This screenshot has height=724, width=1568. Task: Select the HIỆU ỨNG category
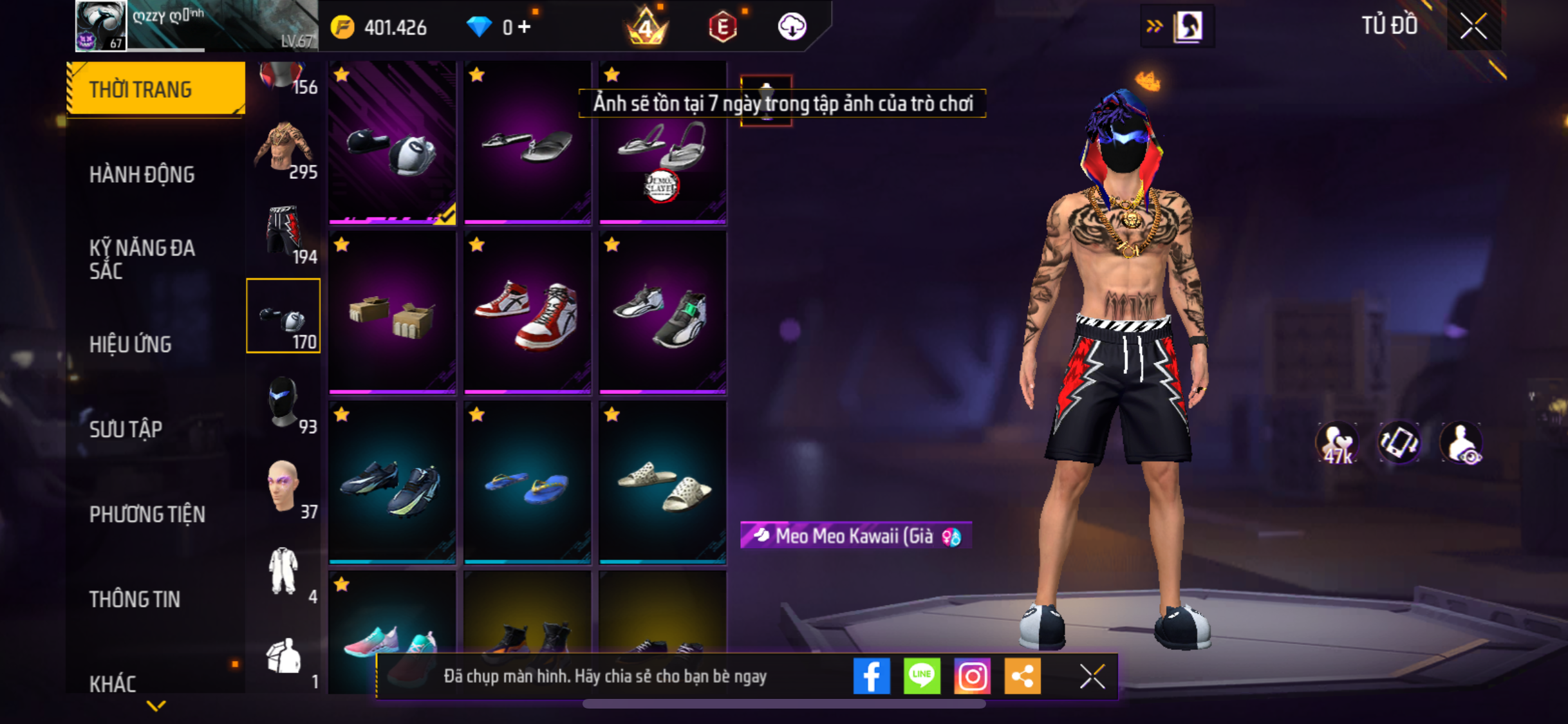point(130,344)
